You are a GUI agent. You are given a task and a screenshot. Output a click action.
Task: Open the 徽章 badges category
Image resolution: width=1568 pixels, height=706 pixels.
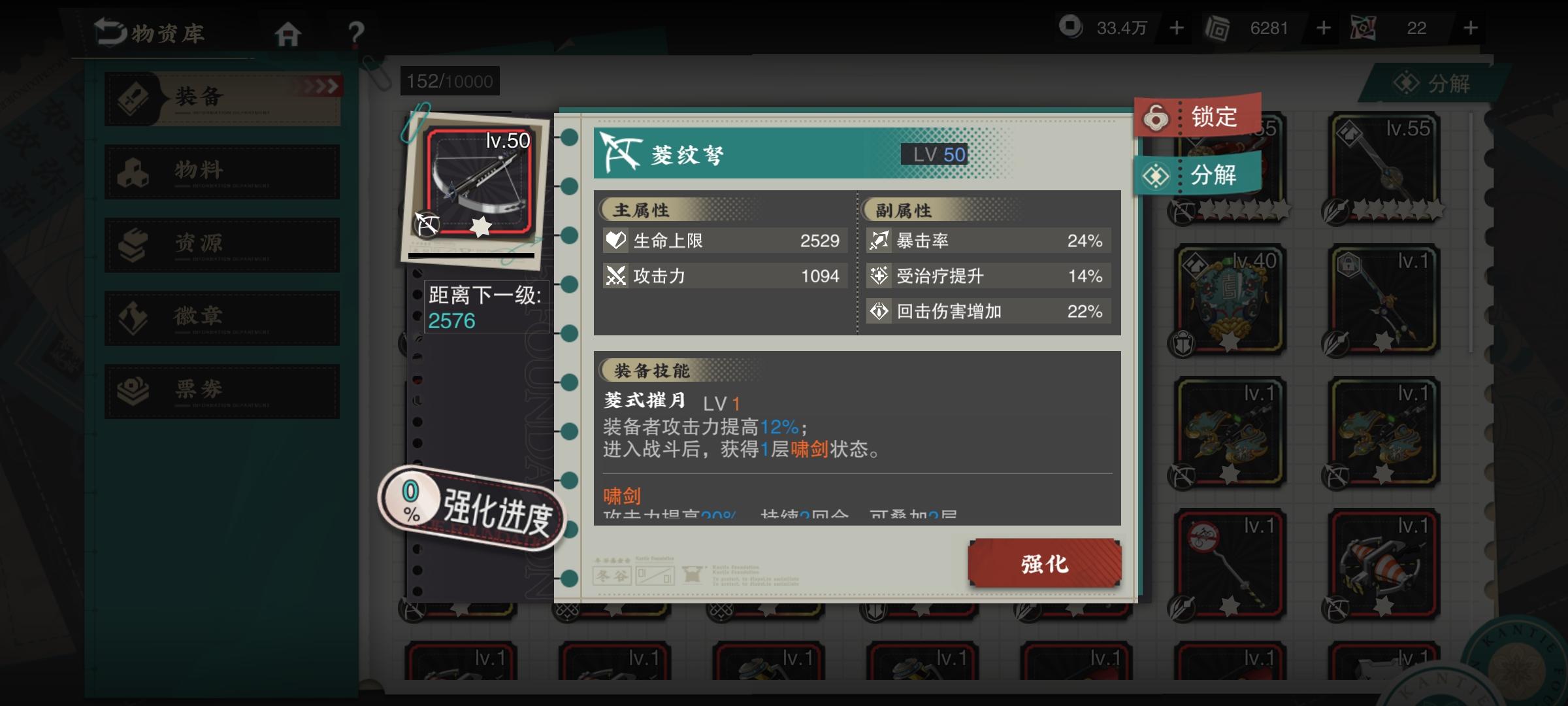click(222, 318)
